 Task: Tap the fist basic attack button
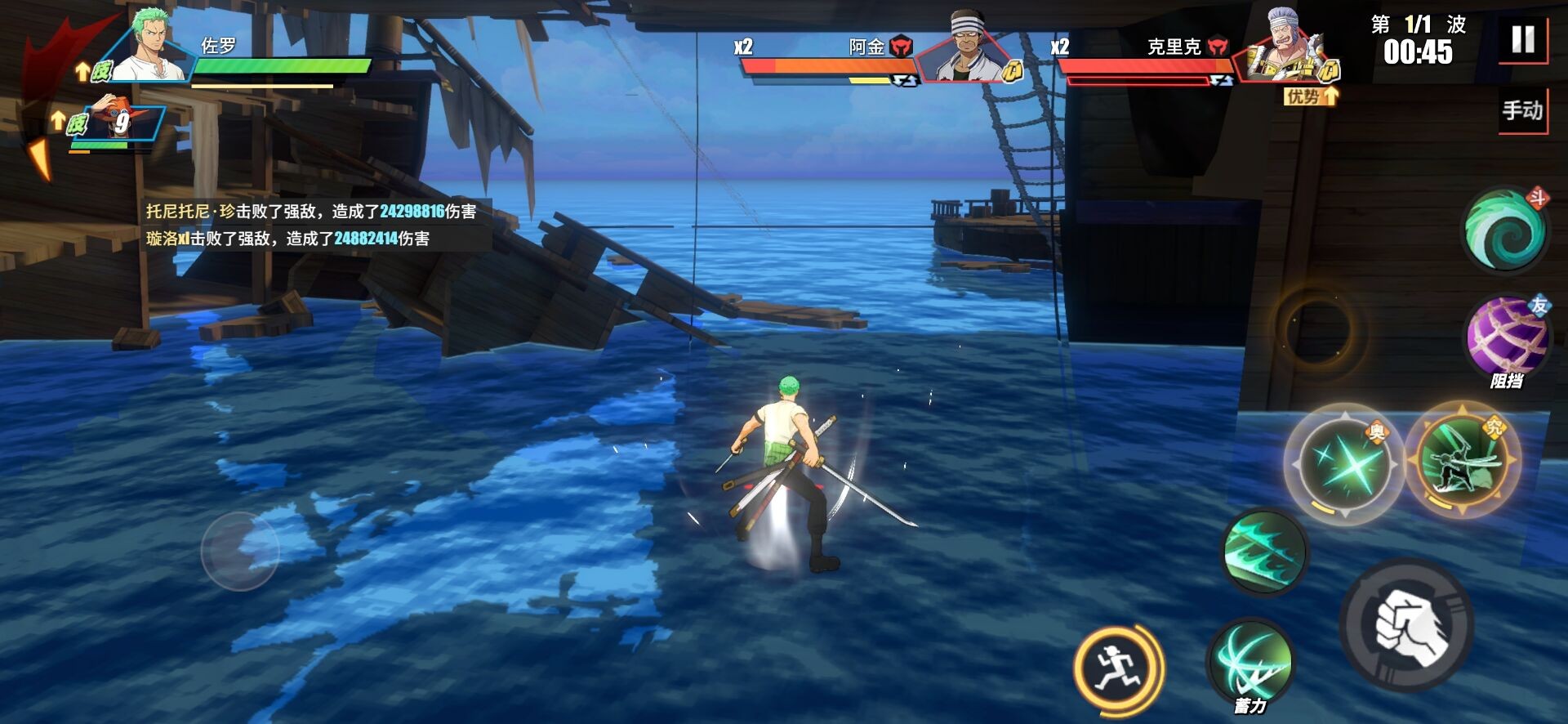coord(1406,625)
